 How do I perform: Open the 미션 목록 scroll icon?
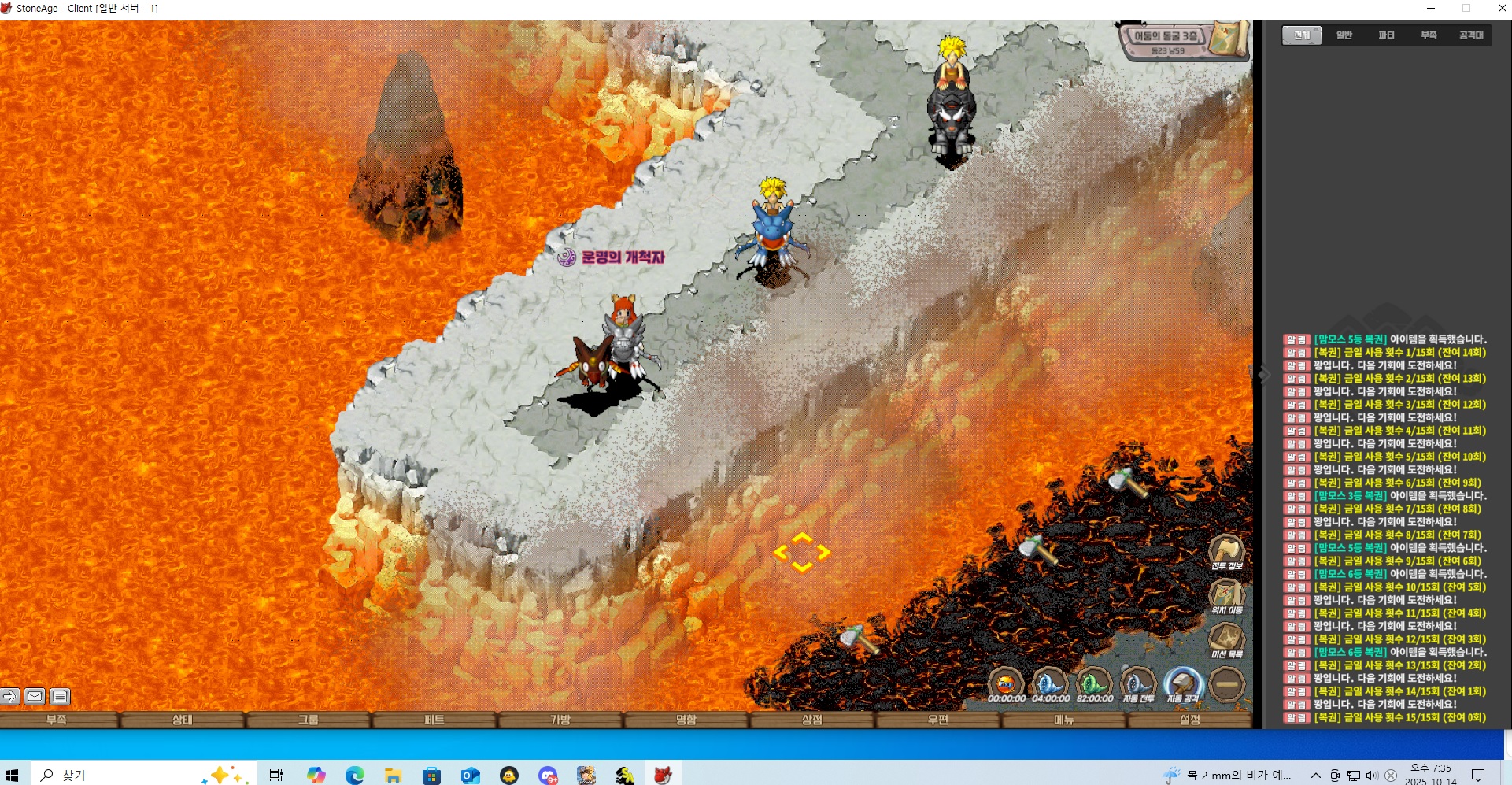[1226, 639]
